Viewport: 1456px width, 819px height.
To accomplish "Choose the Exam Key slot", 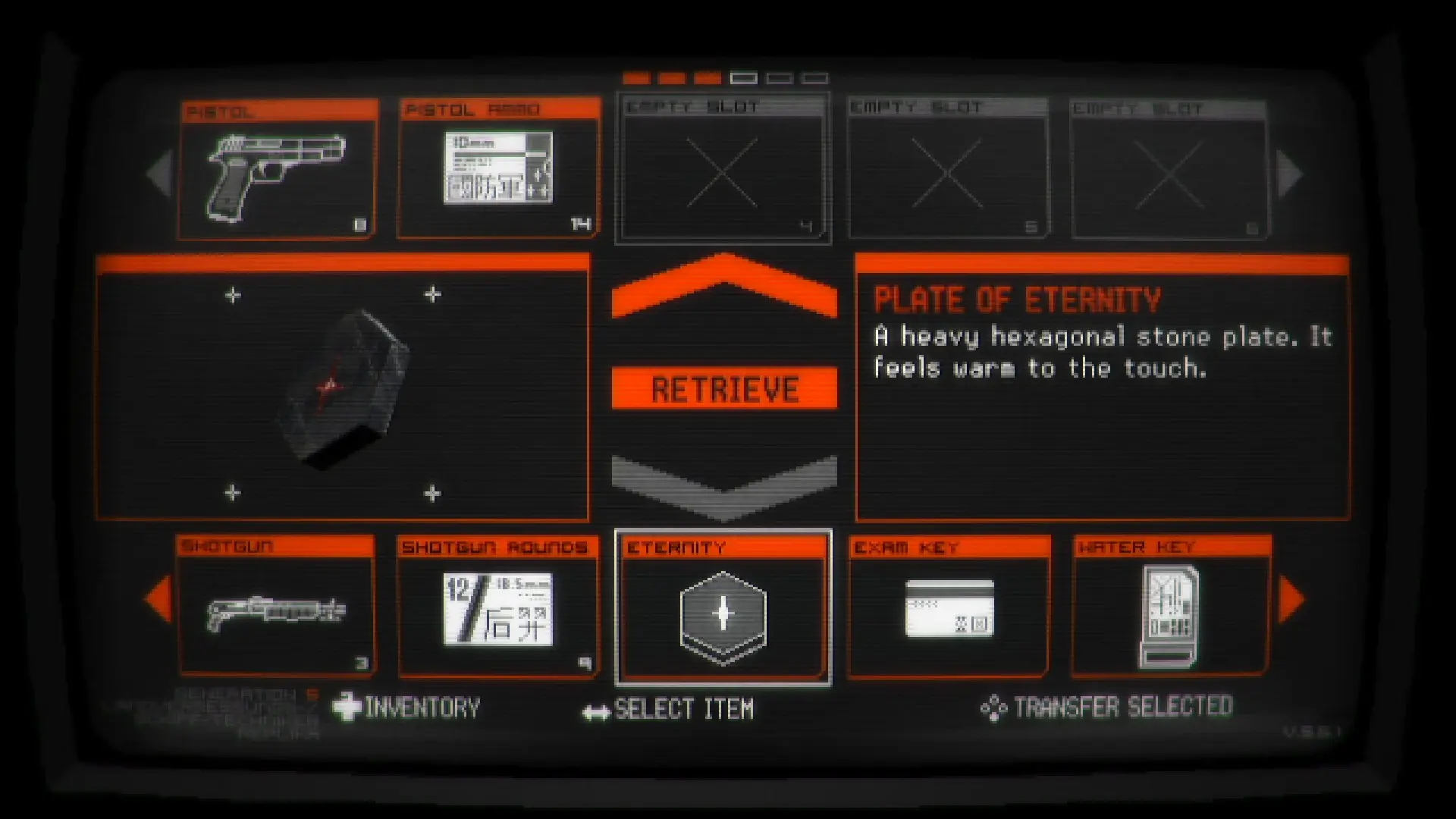I will click(x=949, y=607).
